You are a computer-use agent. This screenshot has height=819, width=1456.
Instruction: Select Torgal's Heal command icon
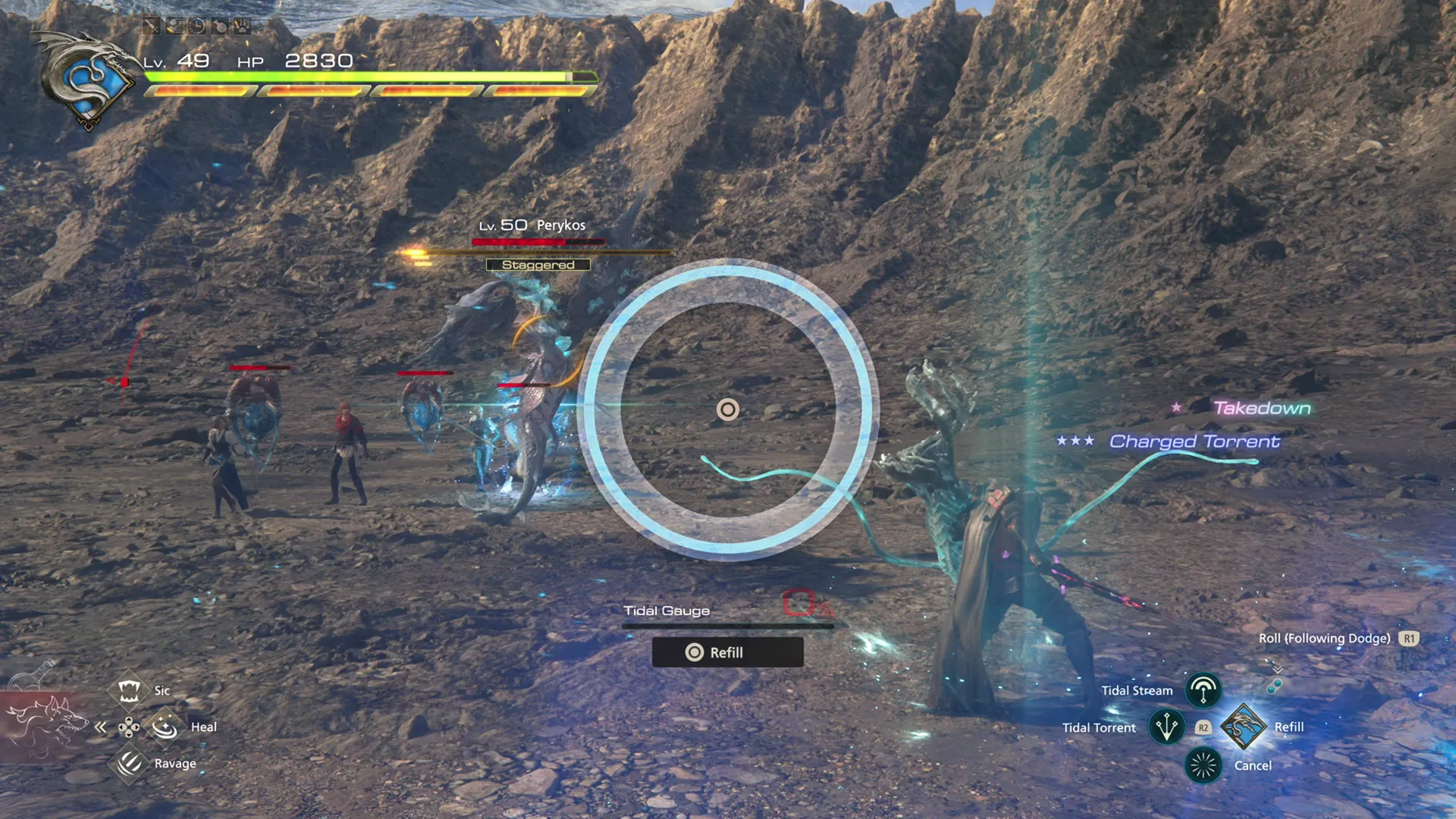click(x=165, y=726)
